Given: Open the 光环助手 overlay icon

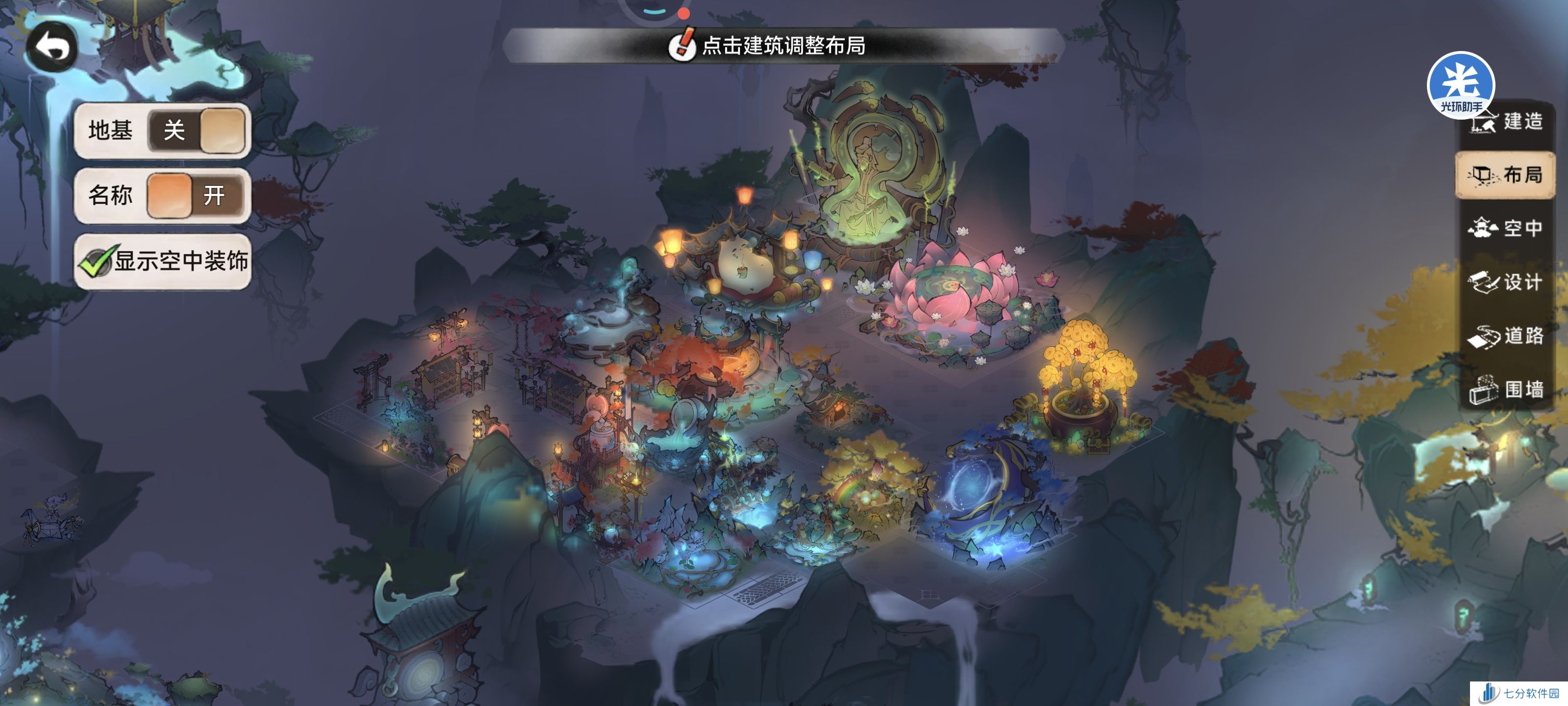Looking at the screenshot, I should pyautogui.click(x=1460, y=82).
